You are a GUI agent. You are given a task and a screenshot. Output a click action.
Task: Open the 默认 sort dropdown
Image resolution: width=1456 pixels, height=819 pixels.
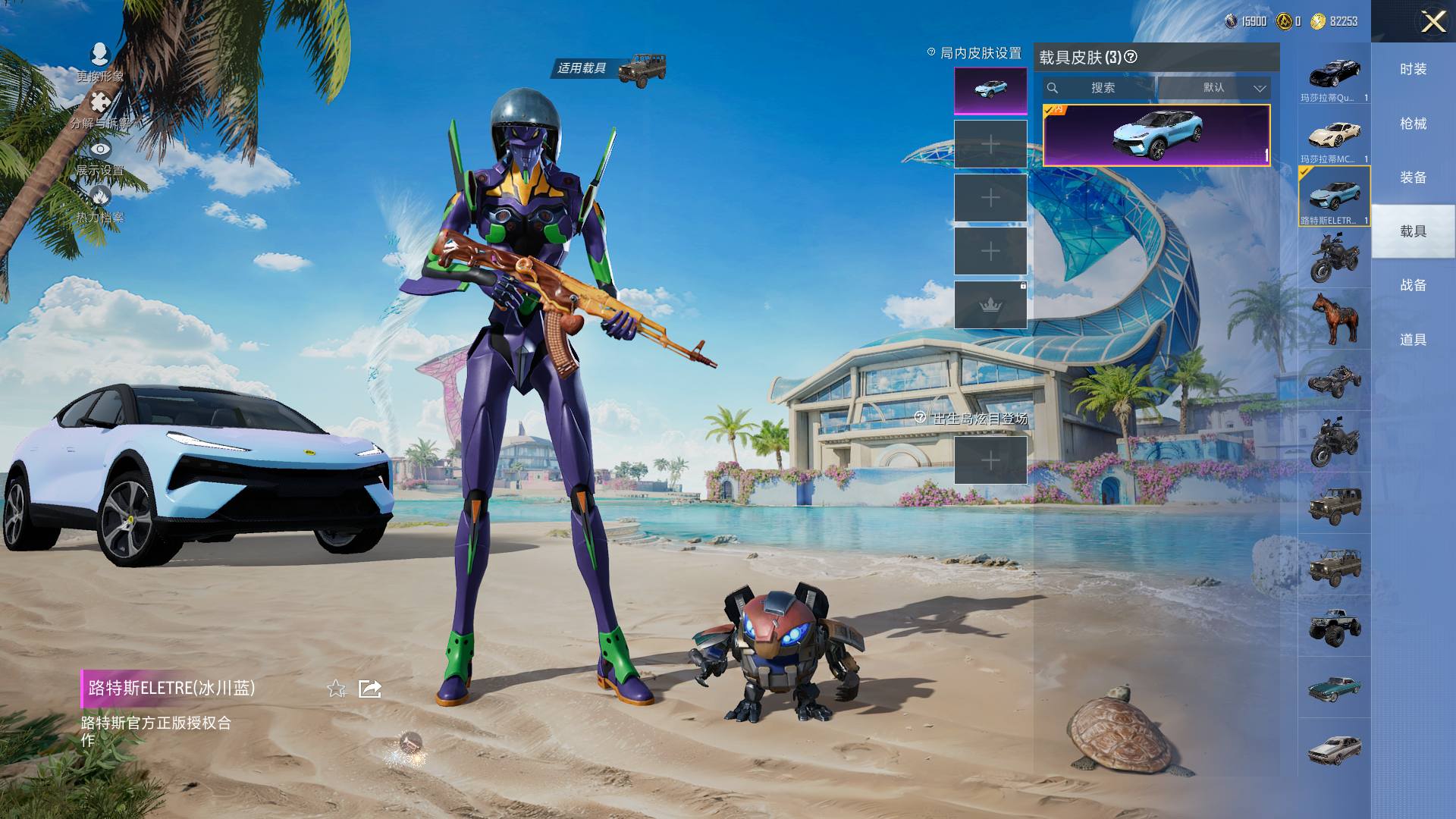1214,88
